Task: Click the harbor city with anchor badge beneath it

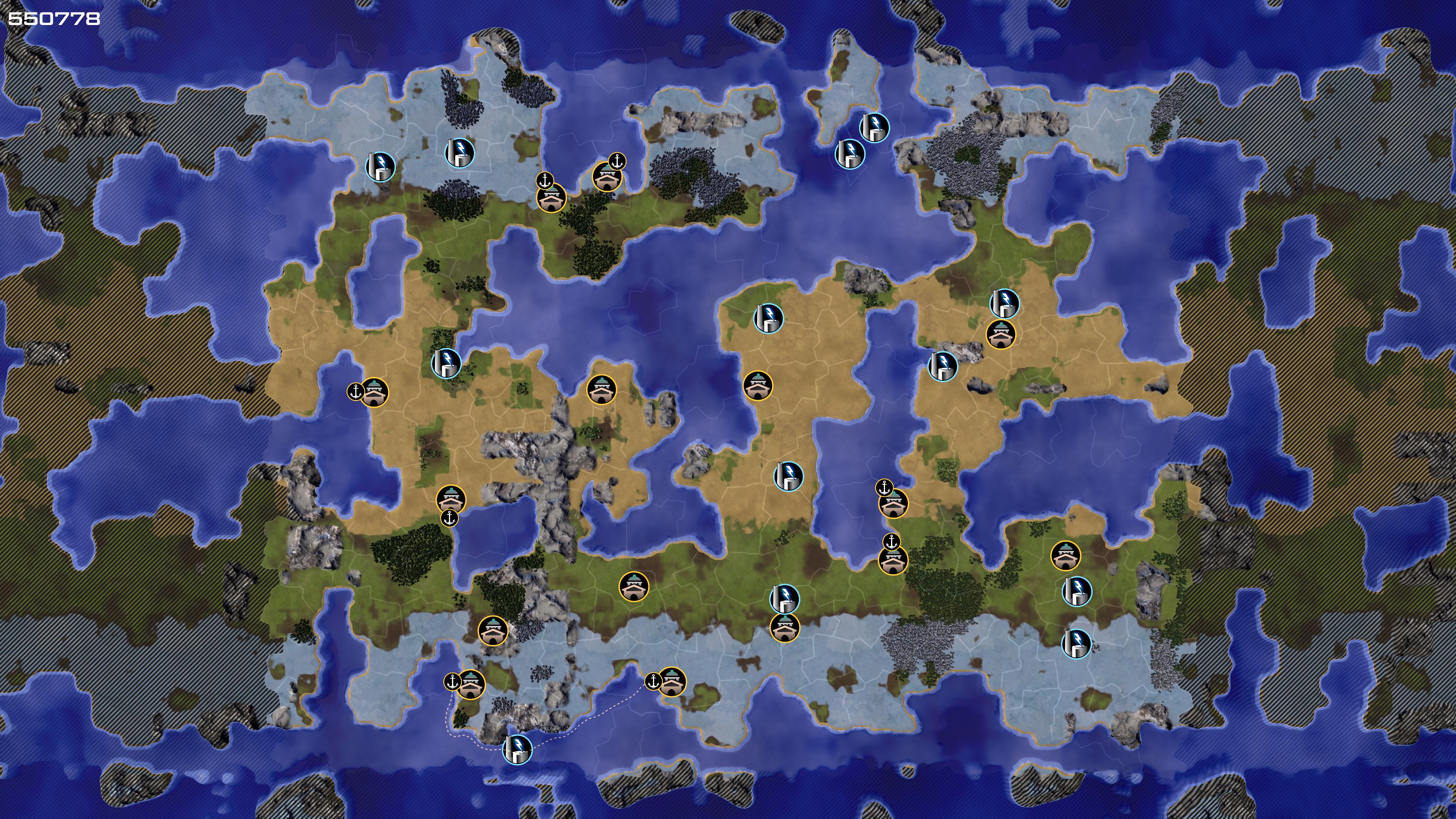Action: click(x=451, y=499)
